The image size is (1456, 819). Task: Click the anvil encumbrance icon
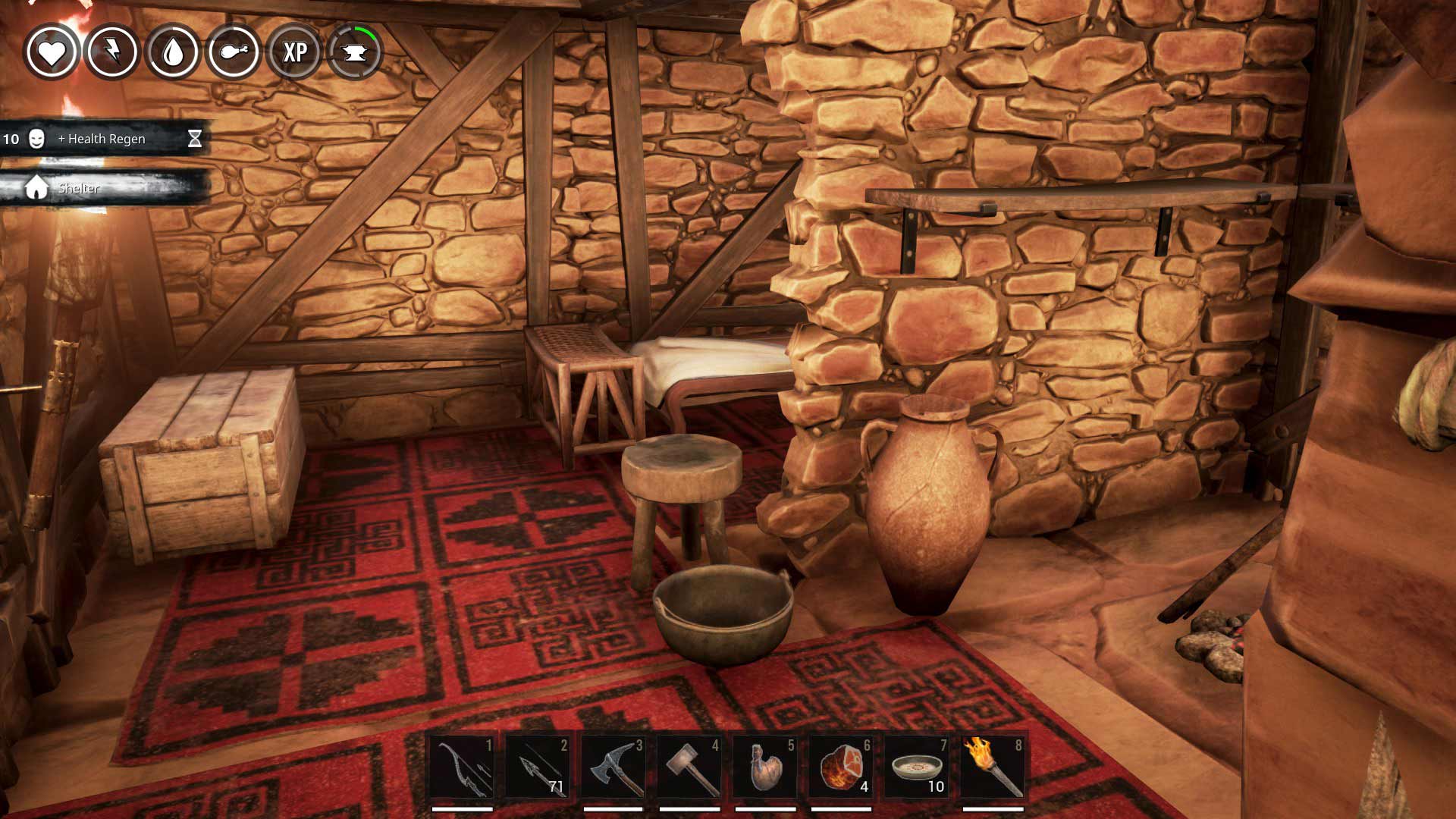[x=355, y=52]
